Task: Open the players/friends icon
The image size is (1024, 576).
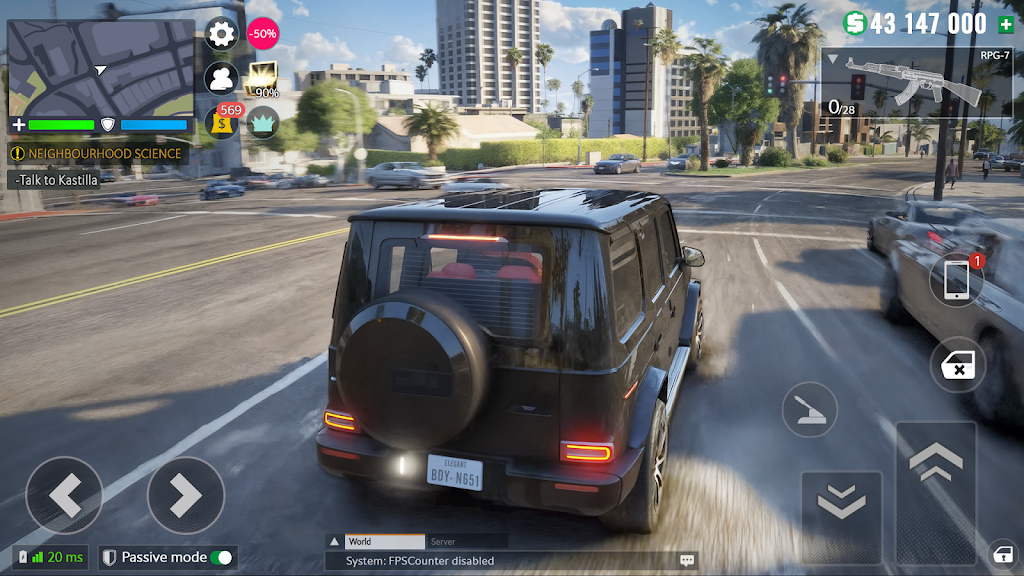Action: coord(221,78)
